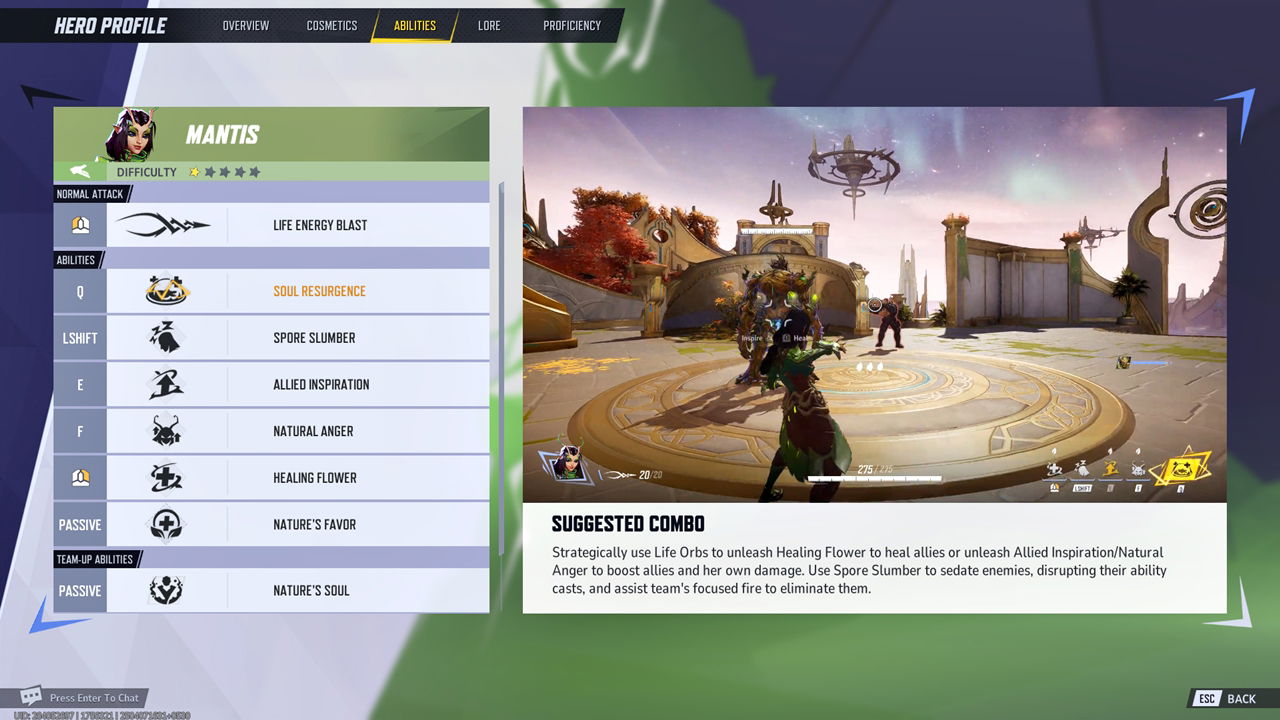Screen dimensions: 1280x720
Task: Switch to the Overview tab
Action: pos(244,26)
